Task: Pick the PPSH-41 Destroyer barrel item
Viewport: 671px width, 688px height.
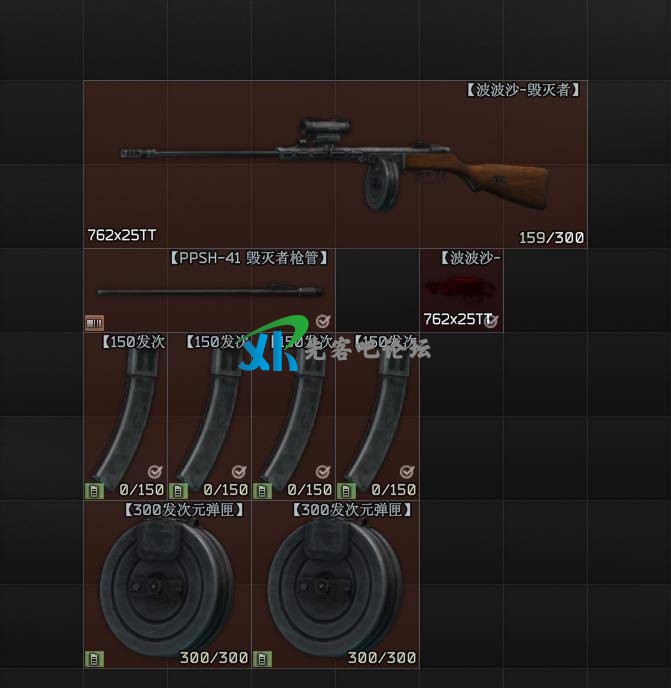Action: point(209,291)
